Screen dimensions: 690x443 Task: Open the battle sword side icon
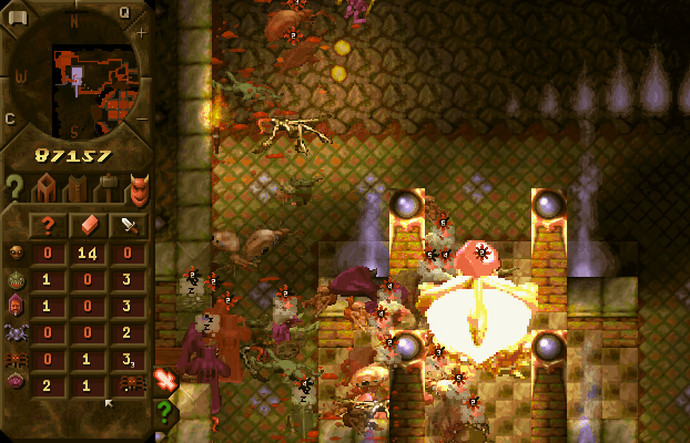pyautogui.click(x=164, y=380)
